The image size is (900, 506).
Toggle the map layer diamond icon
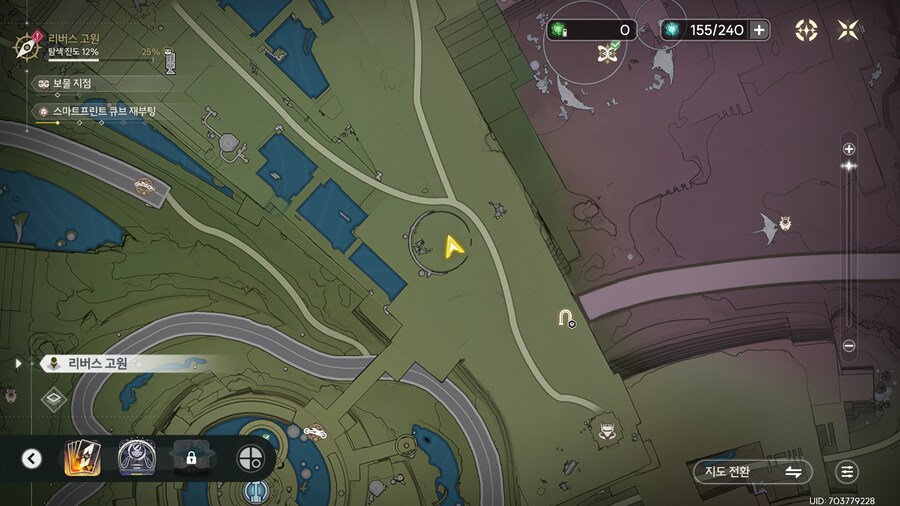pyautogui.click(x=54, y=399)
